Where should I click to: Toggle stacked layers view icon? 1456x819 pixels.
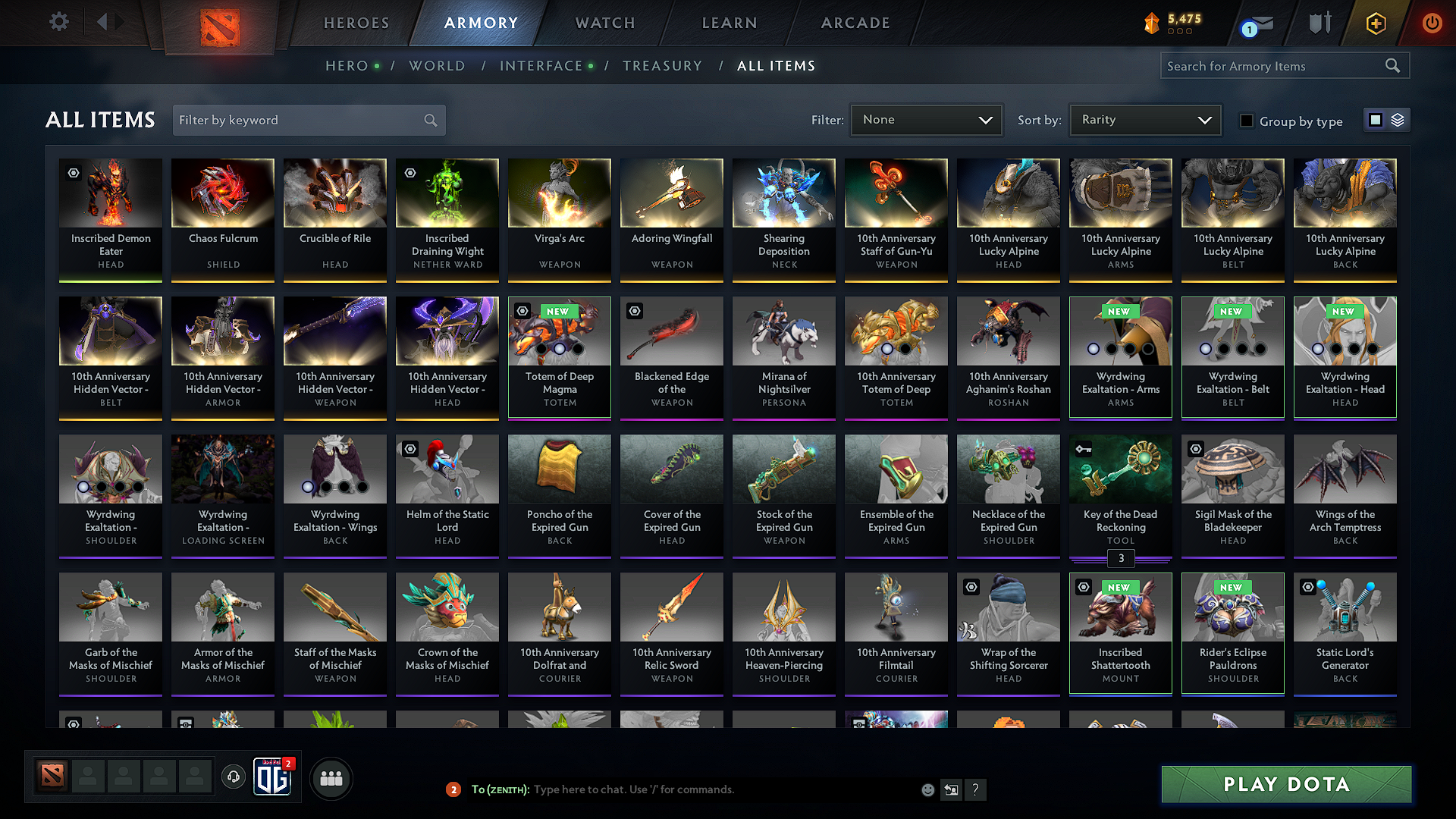pyautogui.click(x=1398, y=119)
